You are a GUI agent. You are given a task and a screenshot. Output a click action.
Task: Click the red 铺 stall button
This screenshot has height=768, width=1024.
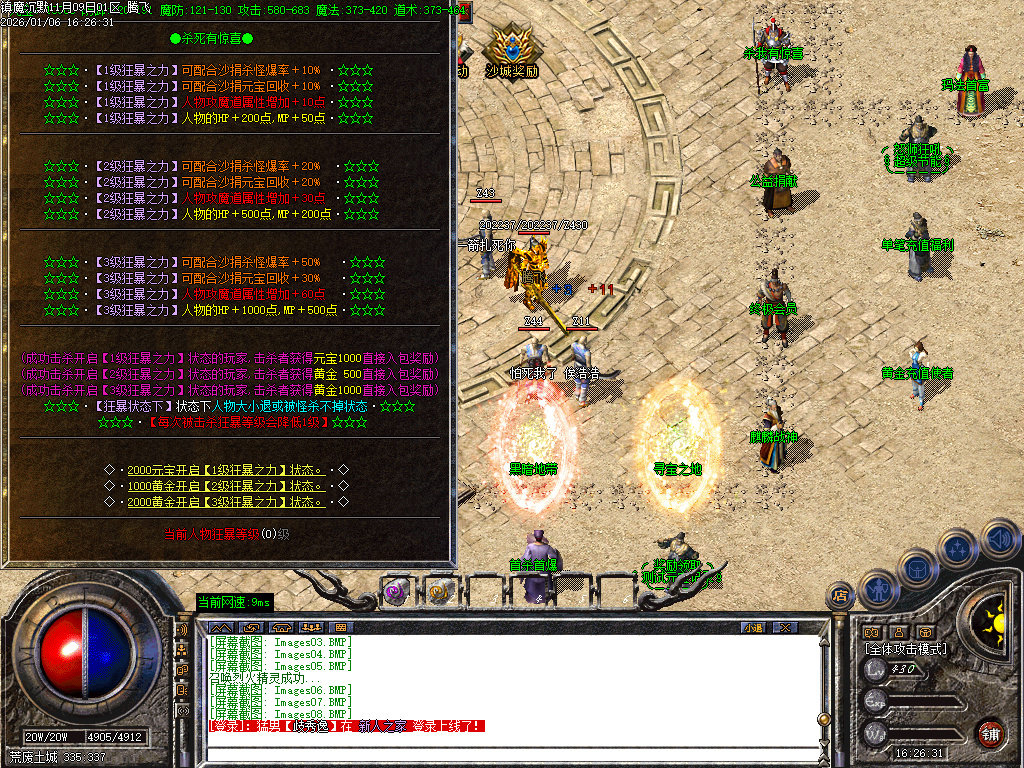(x=990, y=732)
